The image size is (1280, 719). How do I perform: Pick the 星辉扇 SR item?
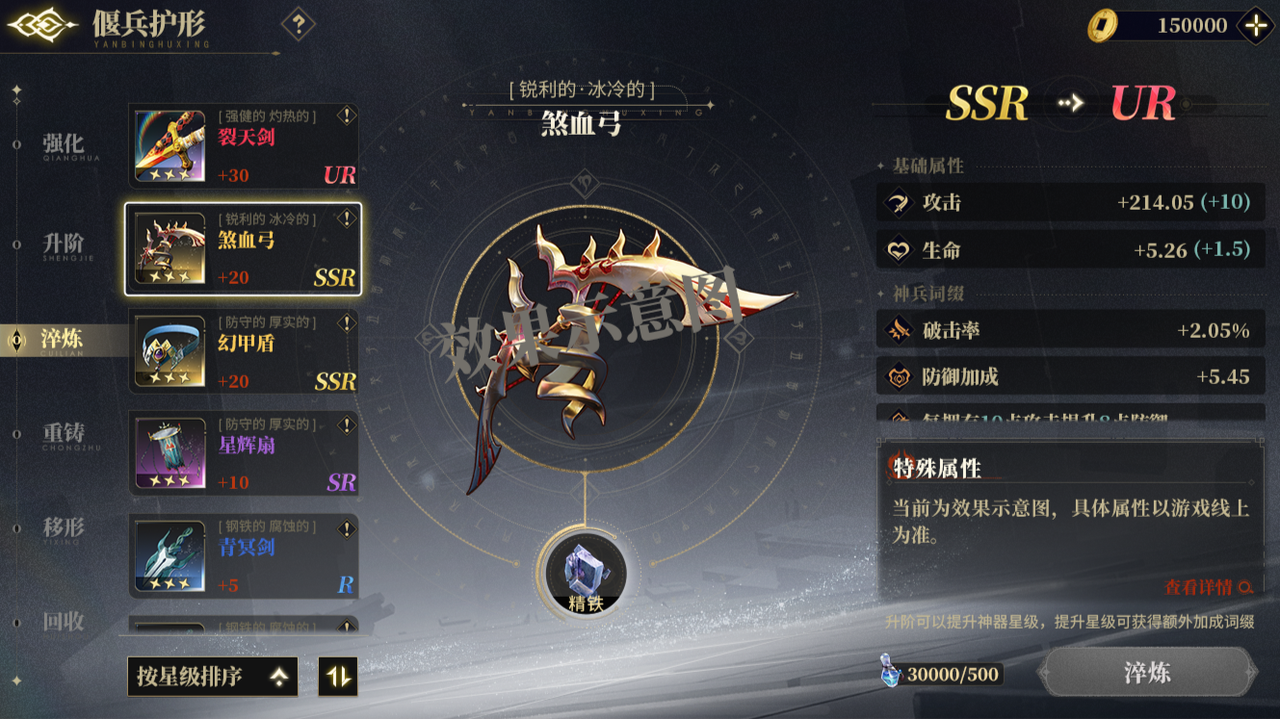pyautogui.click(x=242, y=453)
